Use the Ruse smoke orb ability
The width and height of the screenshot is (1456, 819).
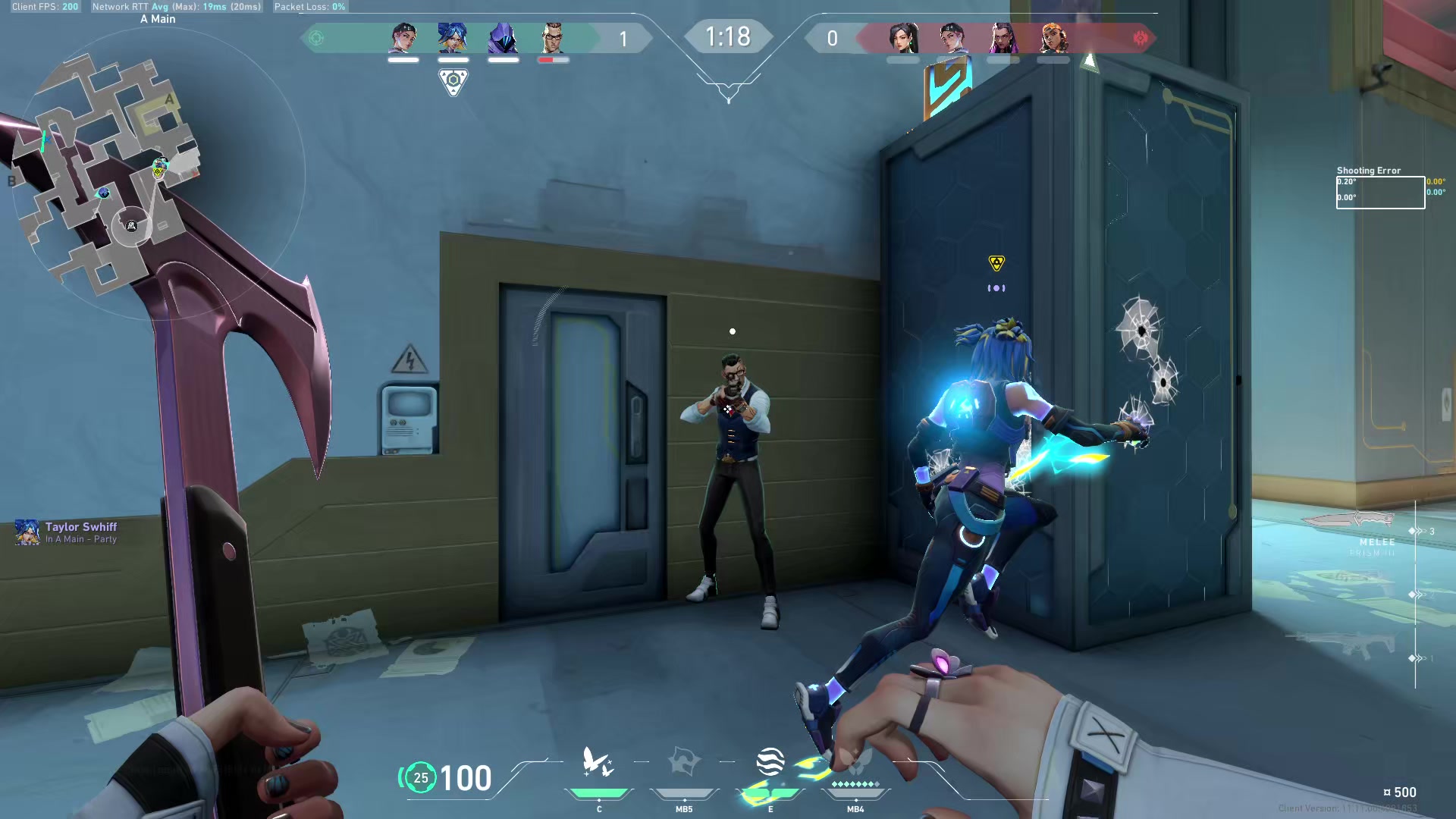click(770, 763)
